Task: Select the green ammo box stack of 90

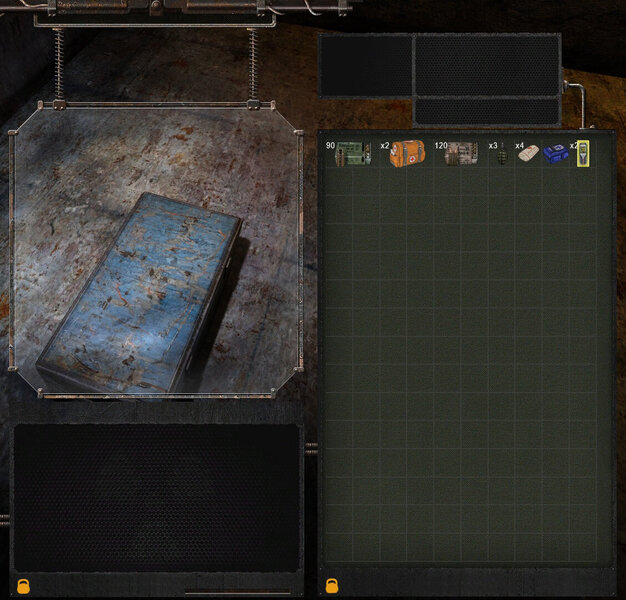Action: [352, 154]
